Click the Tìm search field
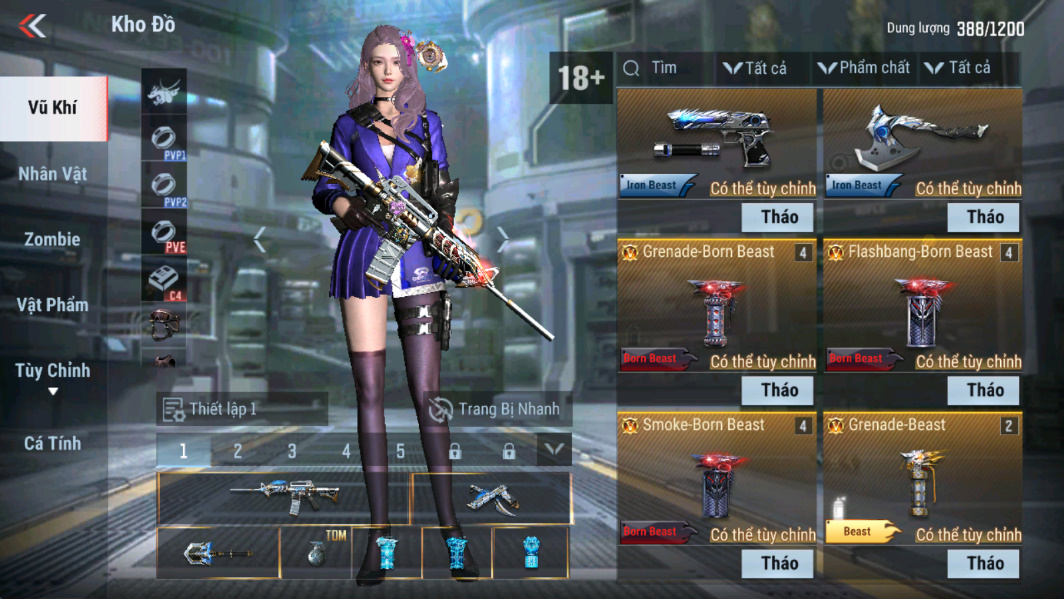The height and width of the screenshot is (599, 1064). (x=664, y=68)
